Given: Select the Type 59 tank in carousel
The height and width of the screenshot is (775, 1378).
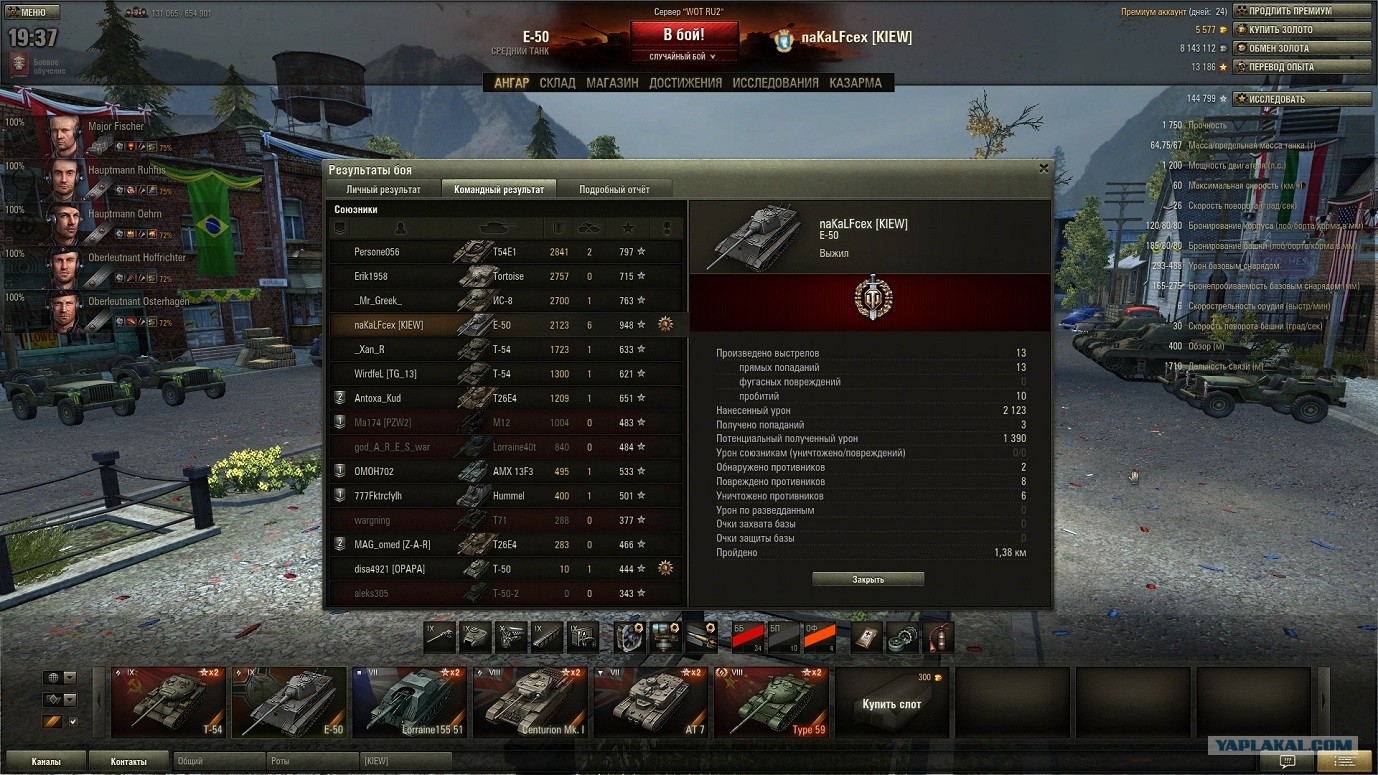Looking at the screenshot, I should click(x=771, y=702).
